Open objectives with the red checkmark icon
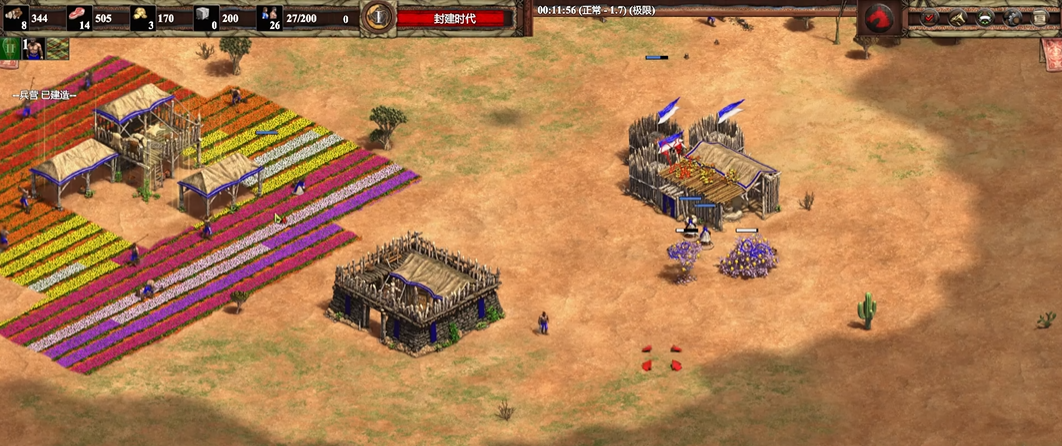This screenshot has height=446, width=1062. (x=930, y=17)
